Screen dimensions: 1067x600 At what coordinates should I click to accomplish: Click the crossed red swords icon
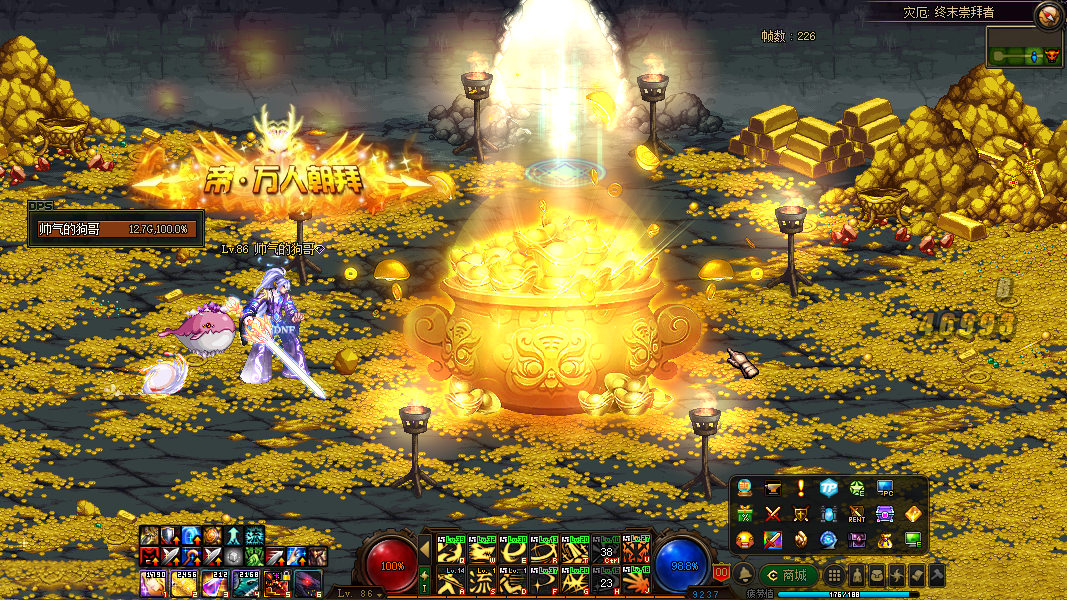[773, 514]
